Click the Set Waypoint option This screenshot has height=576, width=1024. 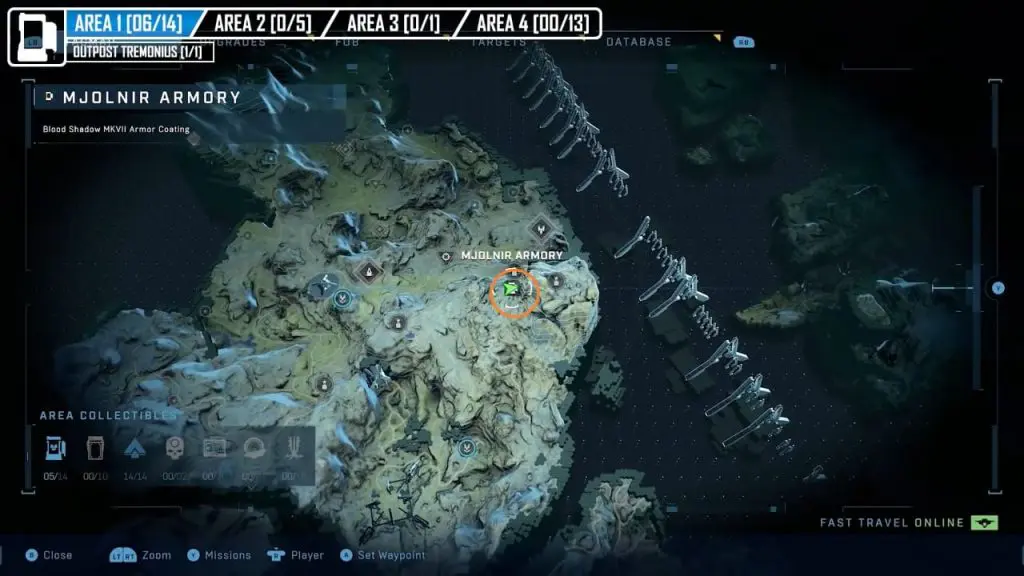(383, 555)
